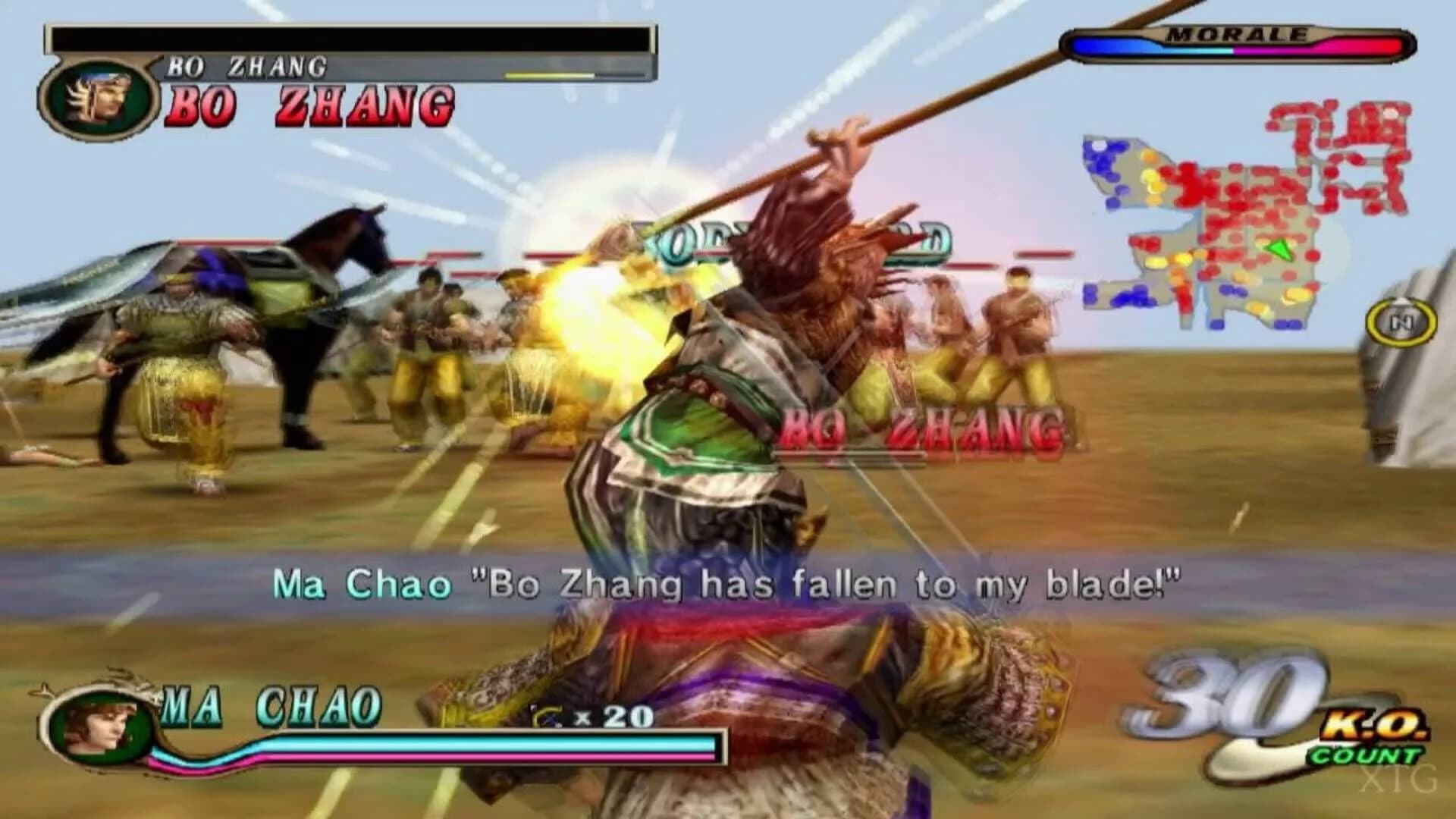The width and height of the screenshot is (1456, 819).
Task: Click the item pickup icon next to x20
Action: pos(547,714)
